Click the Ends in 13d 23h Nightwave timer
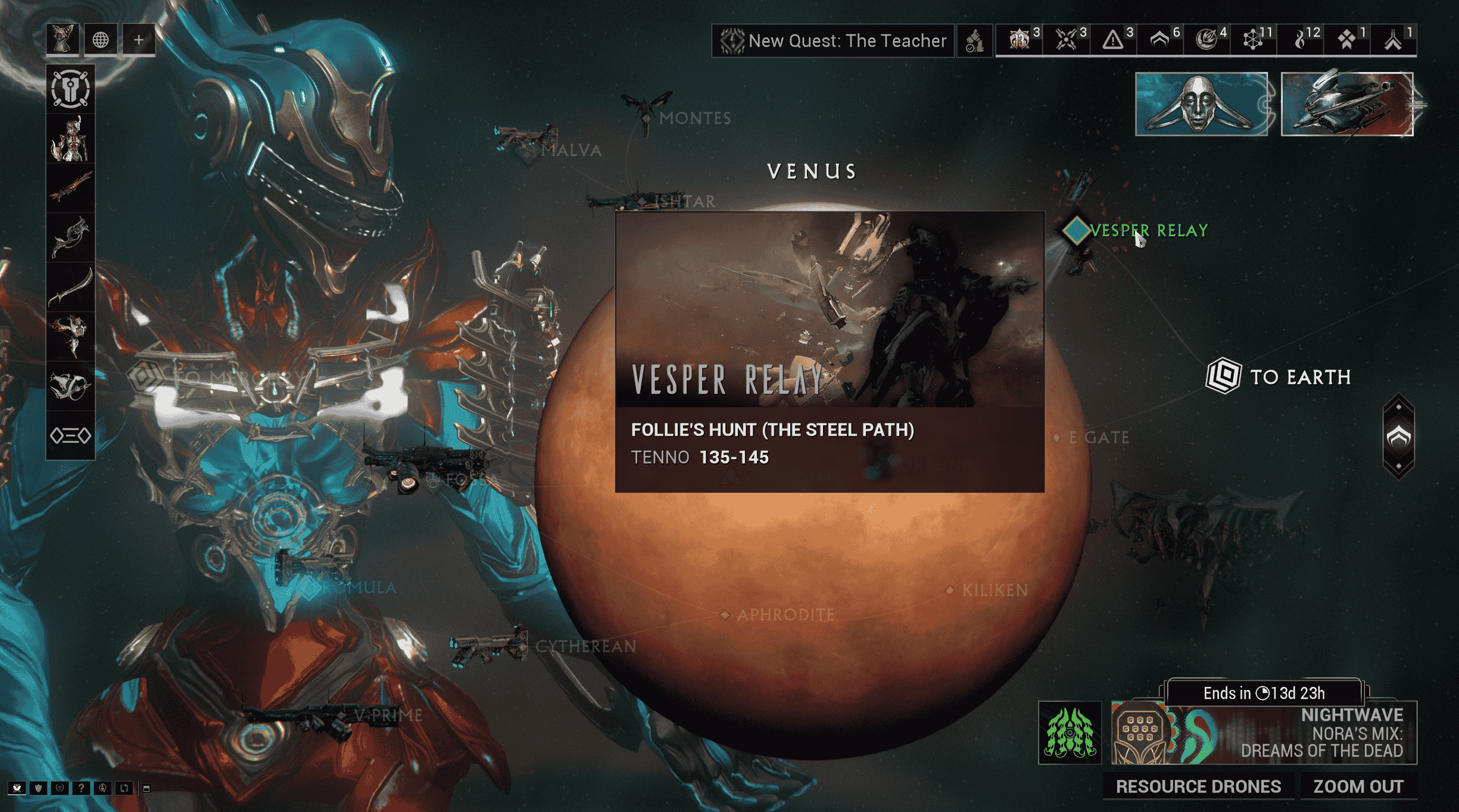Screen dimensions: 1459x812 click(x=1262, y=693)
